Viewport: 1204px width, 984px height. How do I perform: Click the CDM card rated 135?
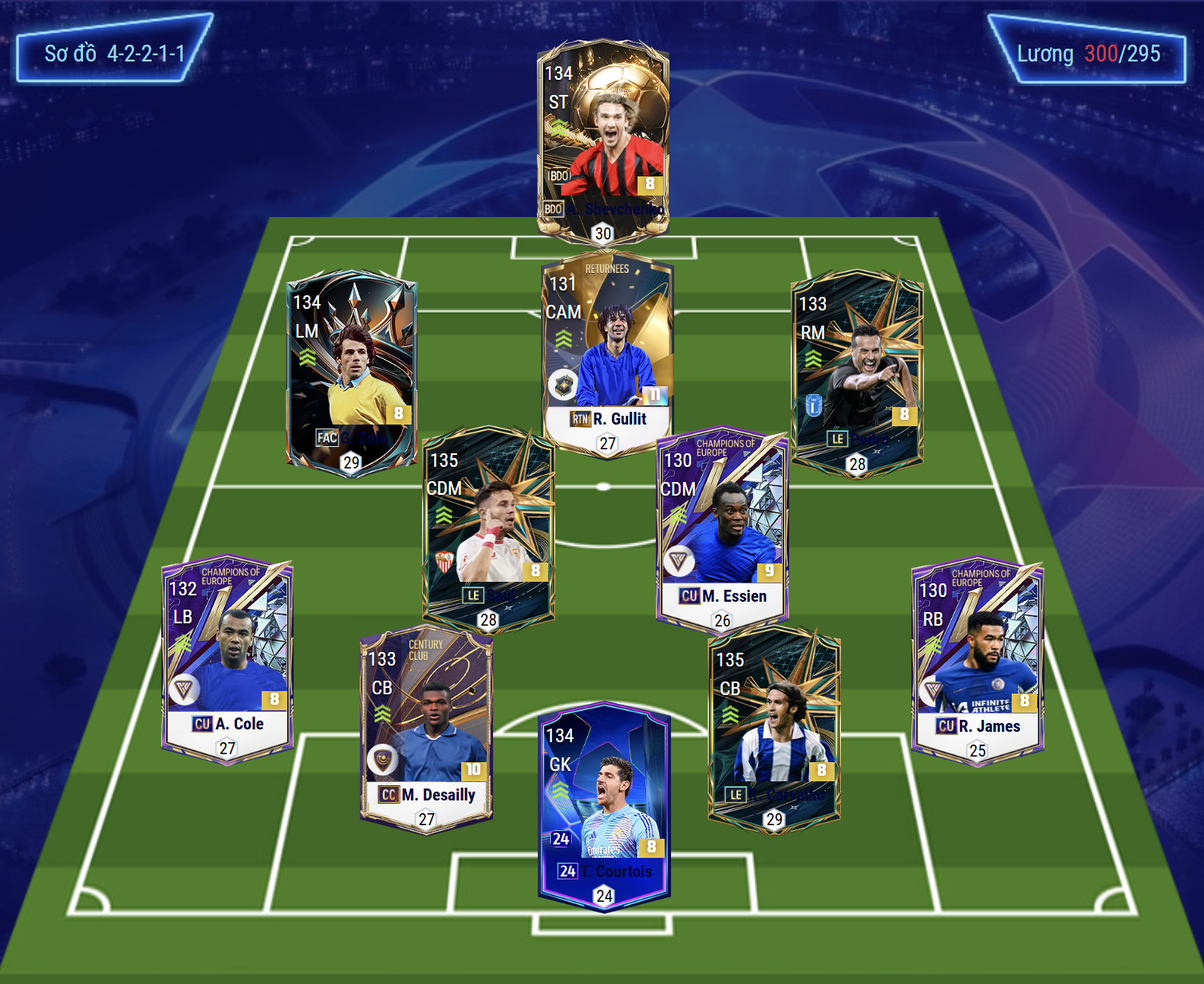tap(488, 528)
